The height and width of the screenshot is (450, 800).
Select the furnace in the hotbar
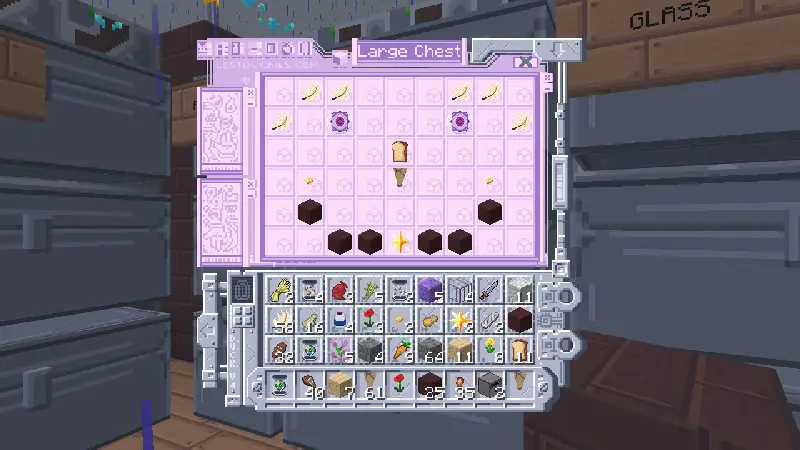(490, 384)
